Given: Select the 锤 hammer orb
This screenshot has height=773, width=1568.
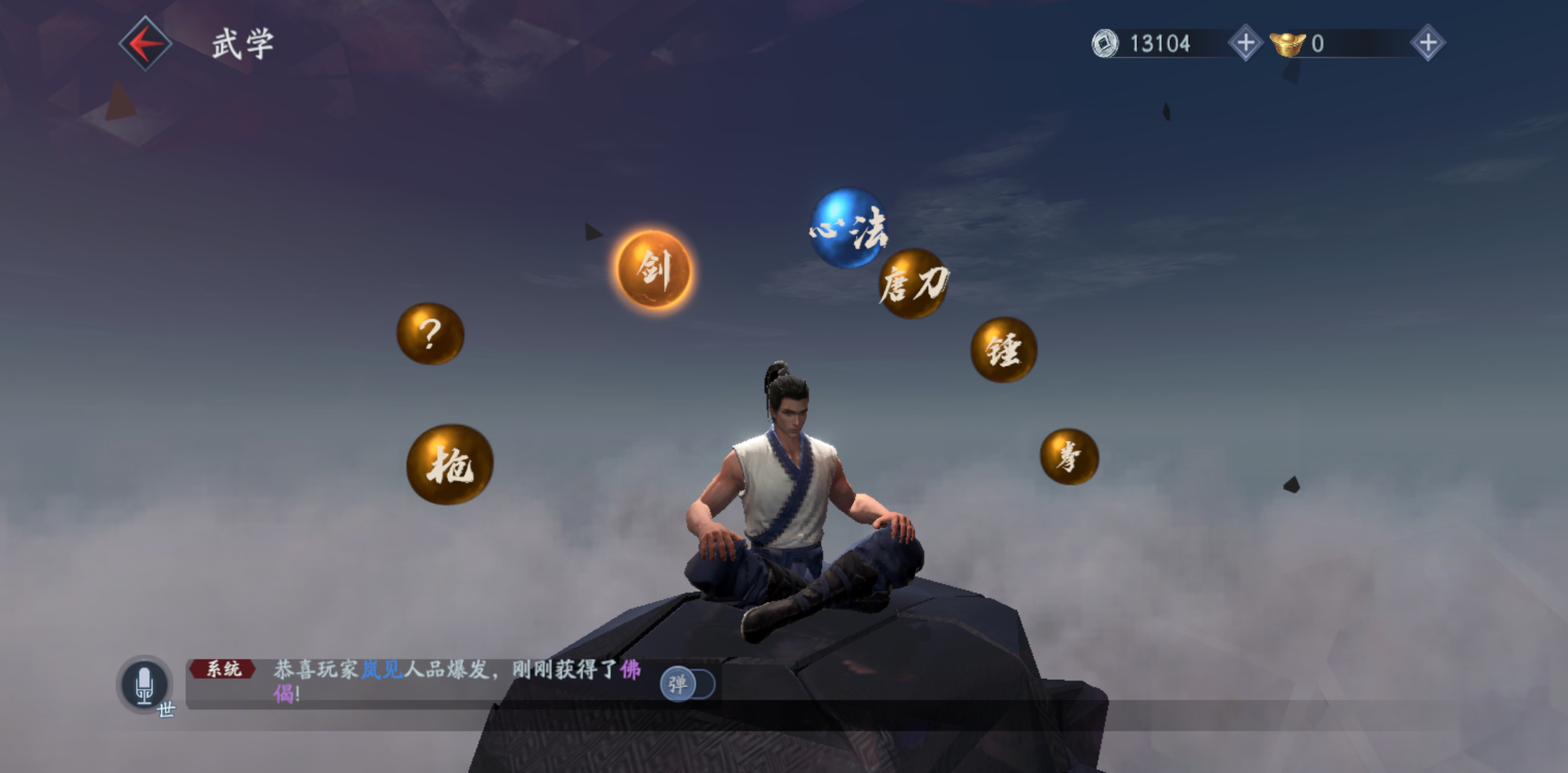Looking at the screenshot, I should click(1003, 350).
